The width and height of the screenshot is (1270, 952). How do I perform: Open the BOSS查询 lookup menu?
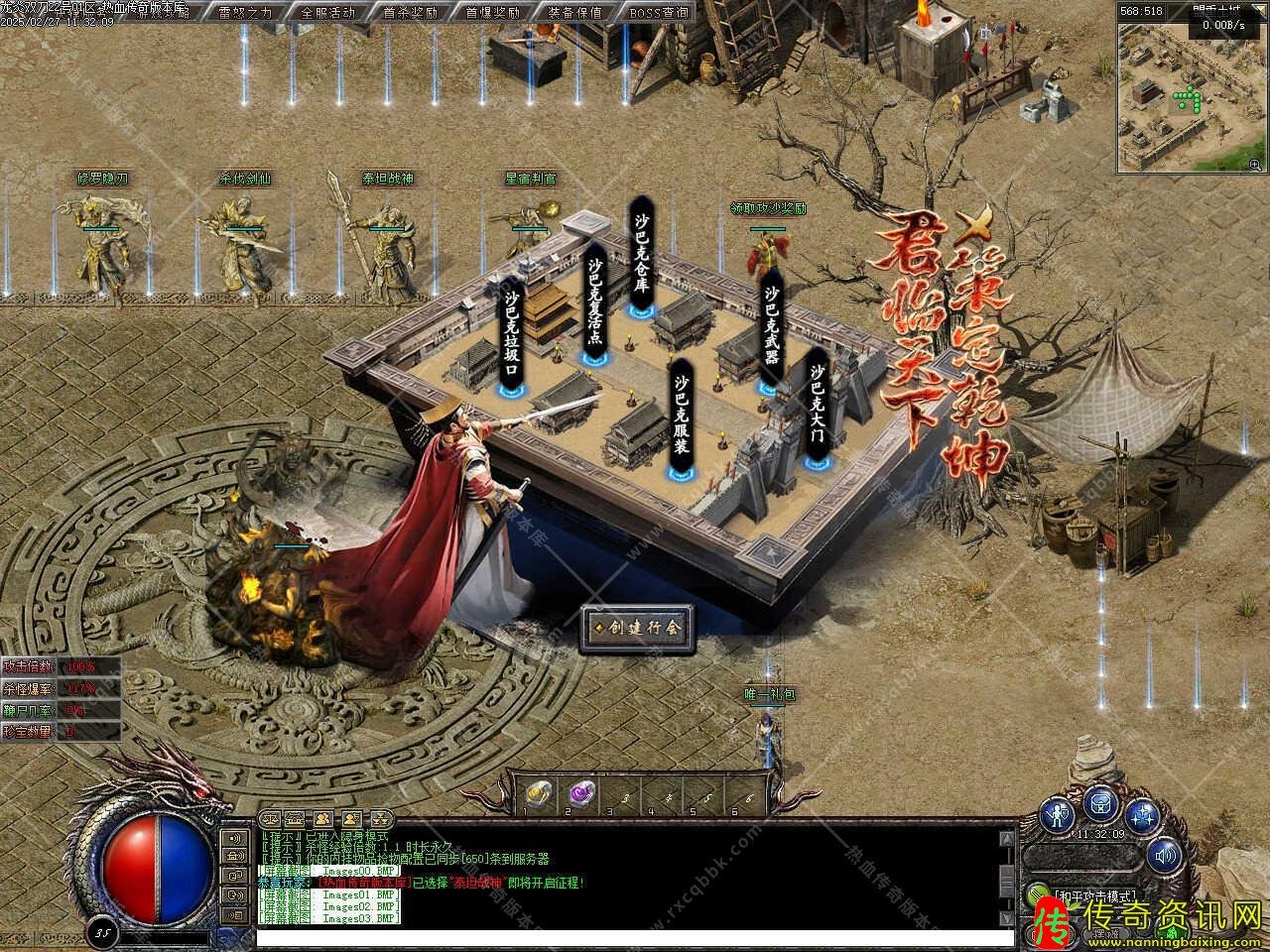[658, 13]
